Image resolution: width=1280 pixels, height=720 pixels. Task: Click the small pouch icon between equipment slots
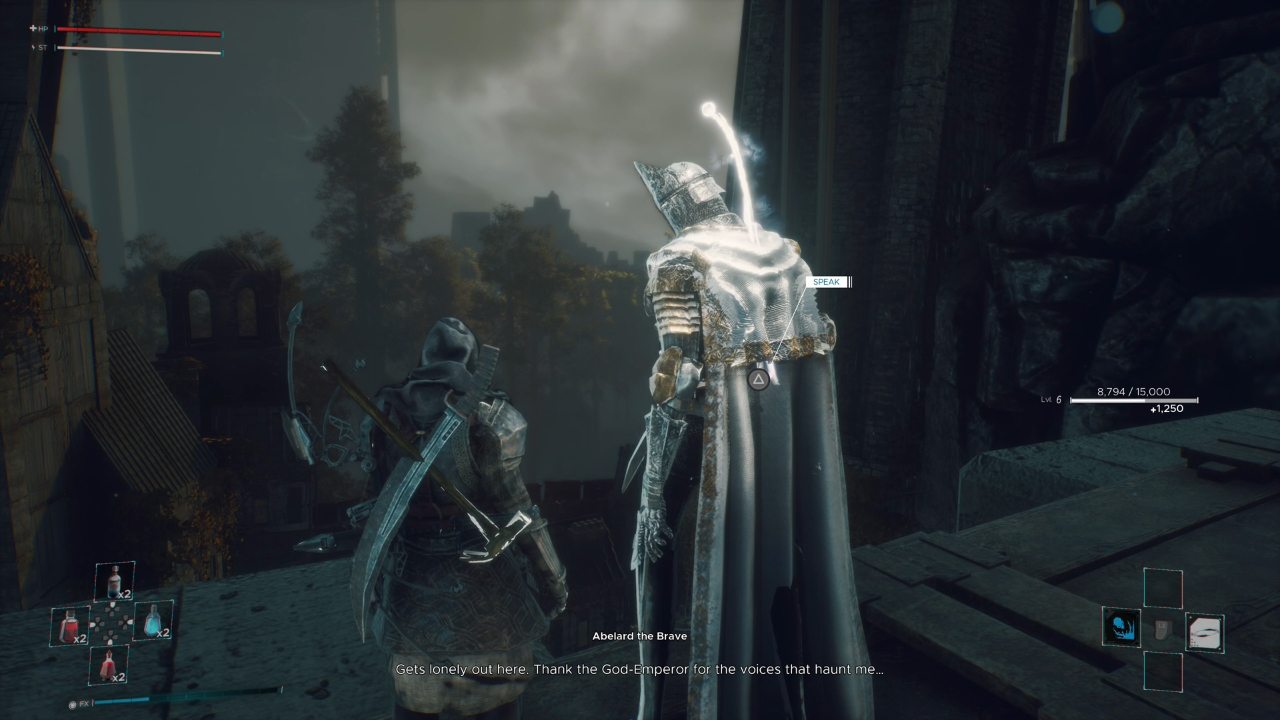[1162, 630]
